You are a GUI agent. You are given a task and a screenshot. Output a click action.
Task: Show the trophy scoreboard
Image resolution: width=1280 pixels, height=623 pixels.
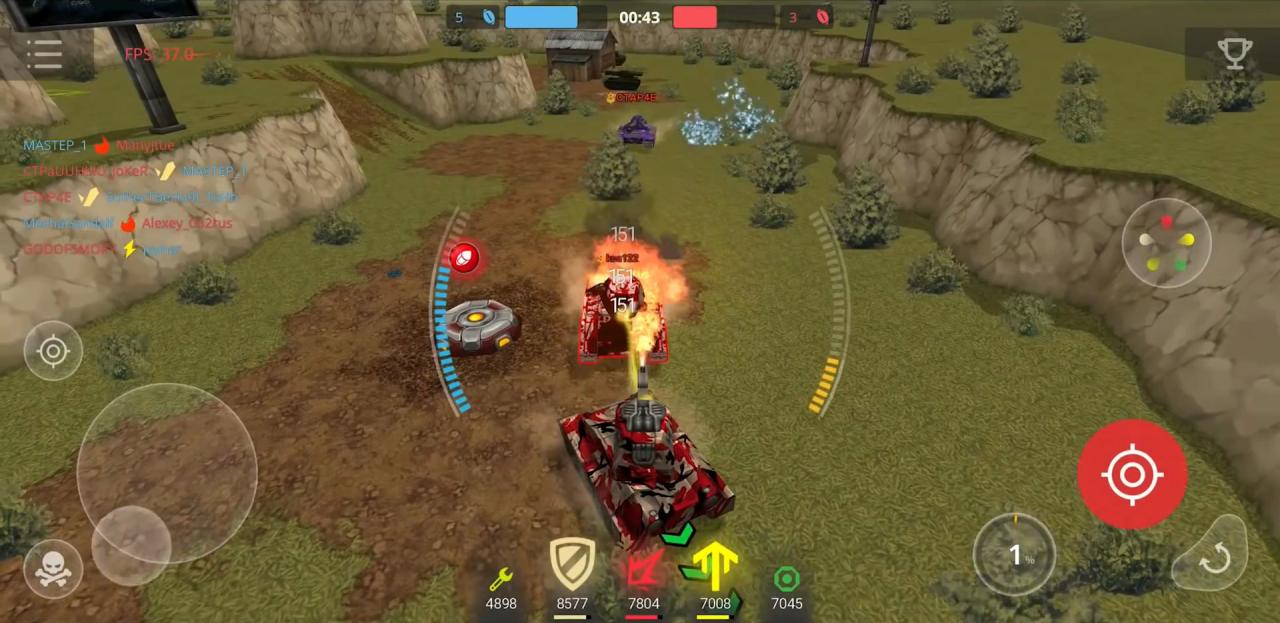(x=1234, y=55)
